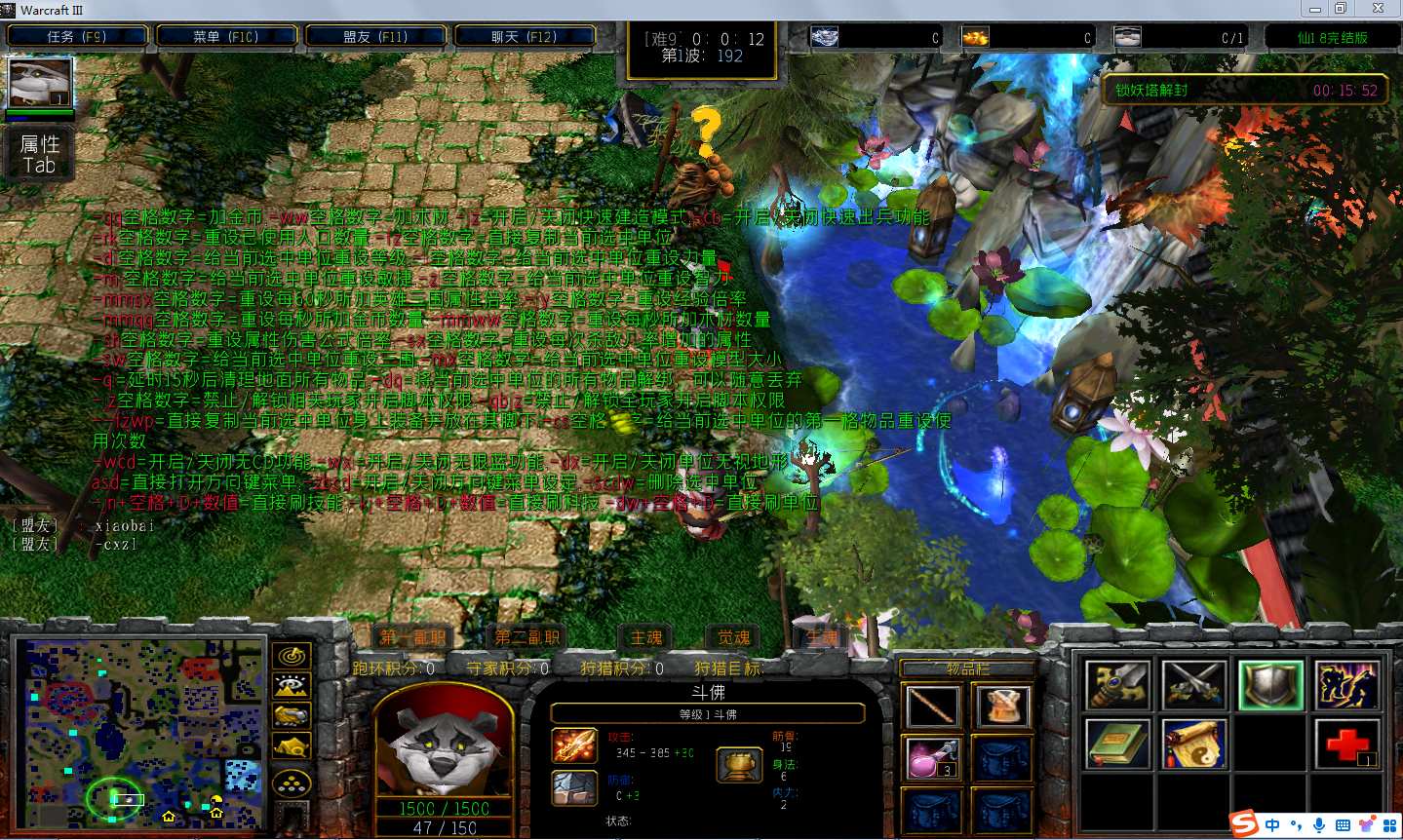Open the 主魂 tab

coord(645,637)
